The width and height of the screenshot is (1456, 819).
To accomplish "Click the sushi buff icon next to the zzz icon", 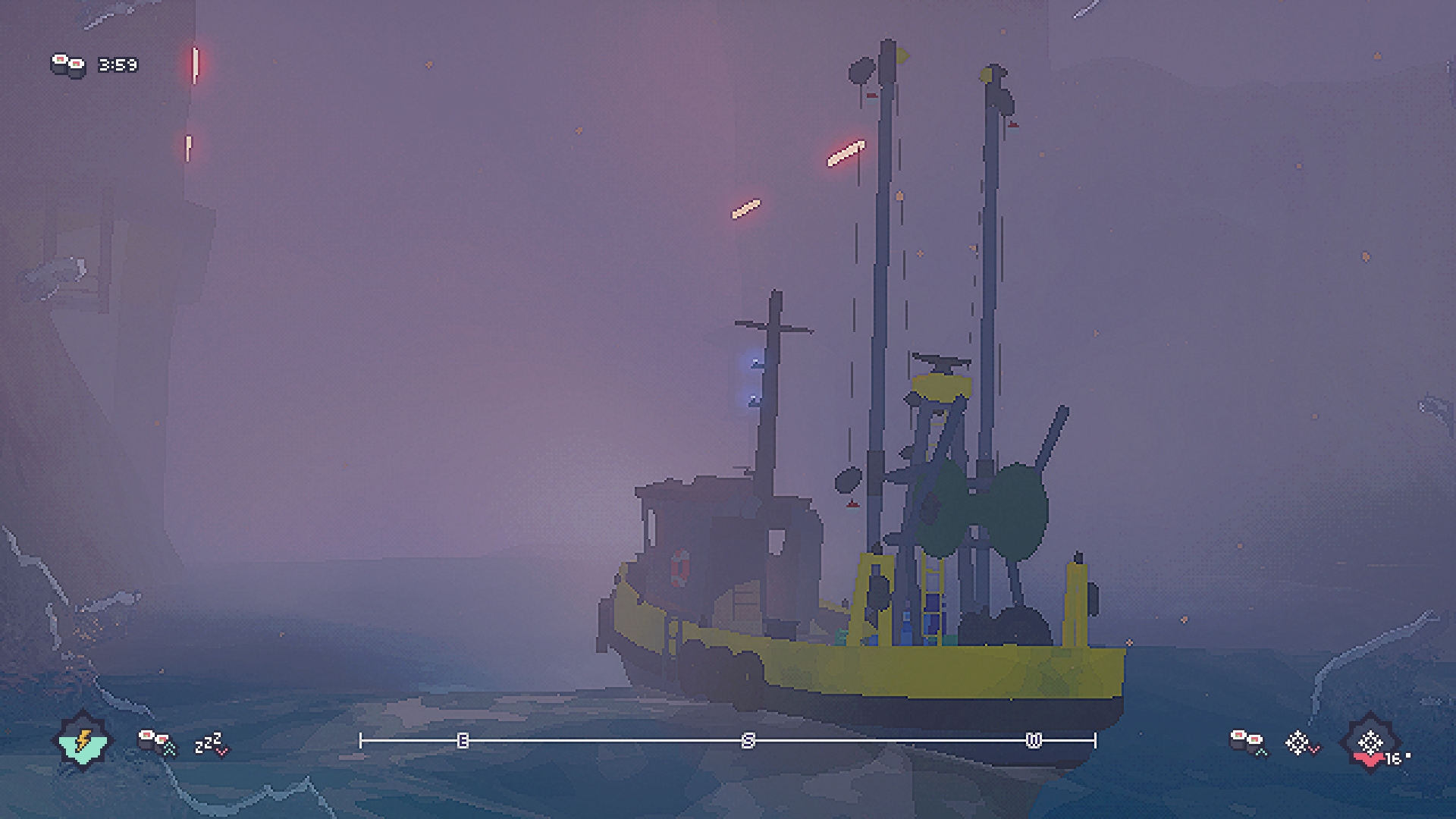I will coord(156,742).
